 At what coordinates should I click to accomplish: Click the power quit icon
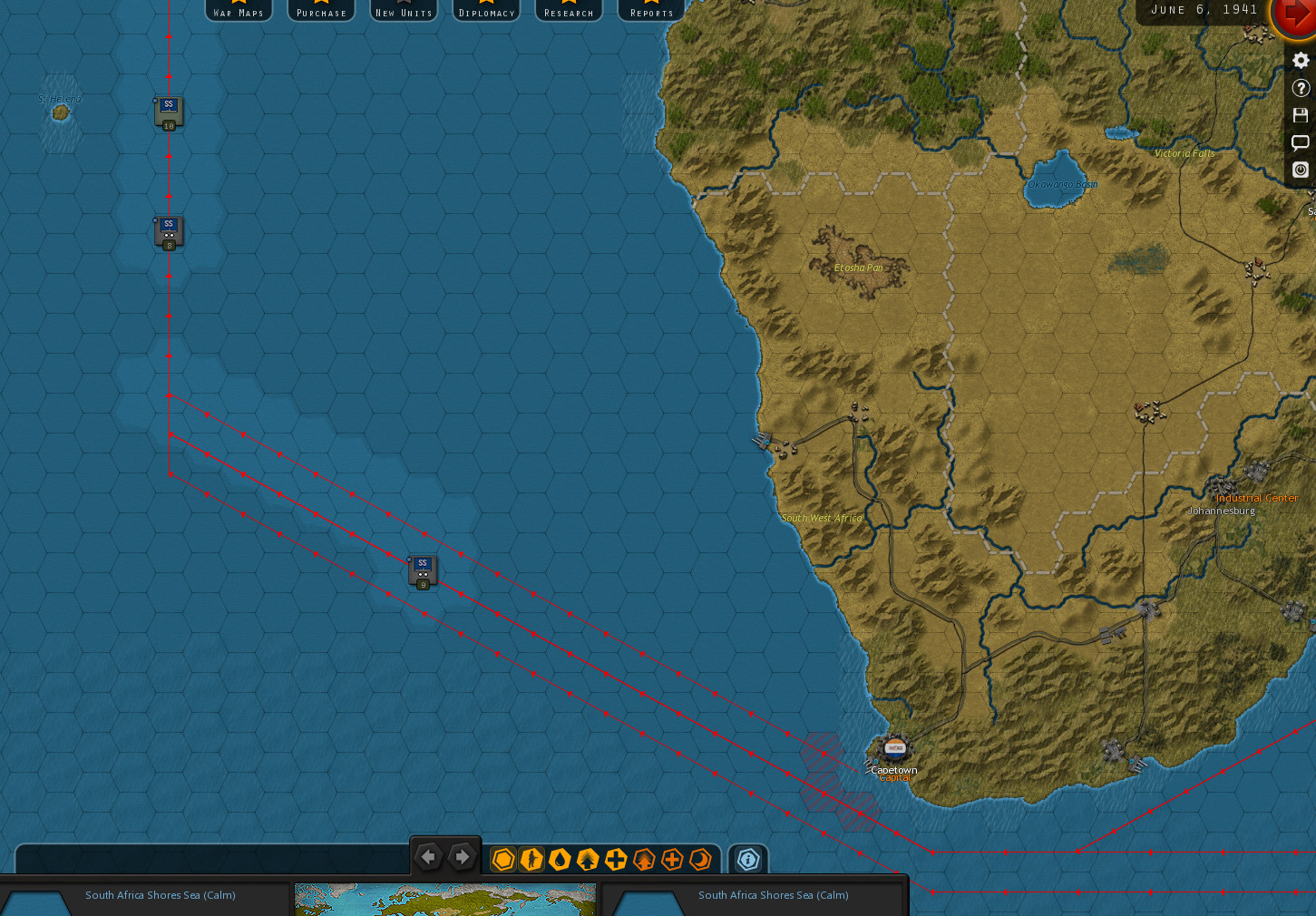[1301, 170]
